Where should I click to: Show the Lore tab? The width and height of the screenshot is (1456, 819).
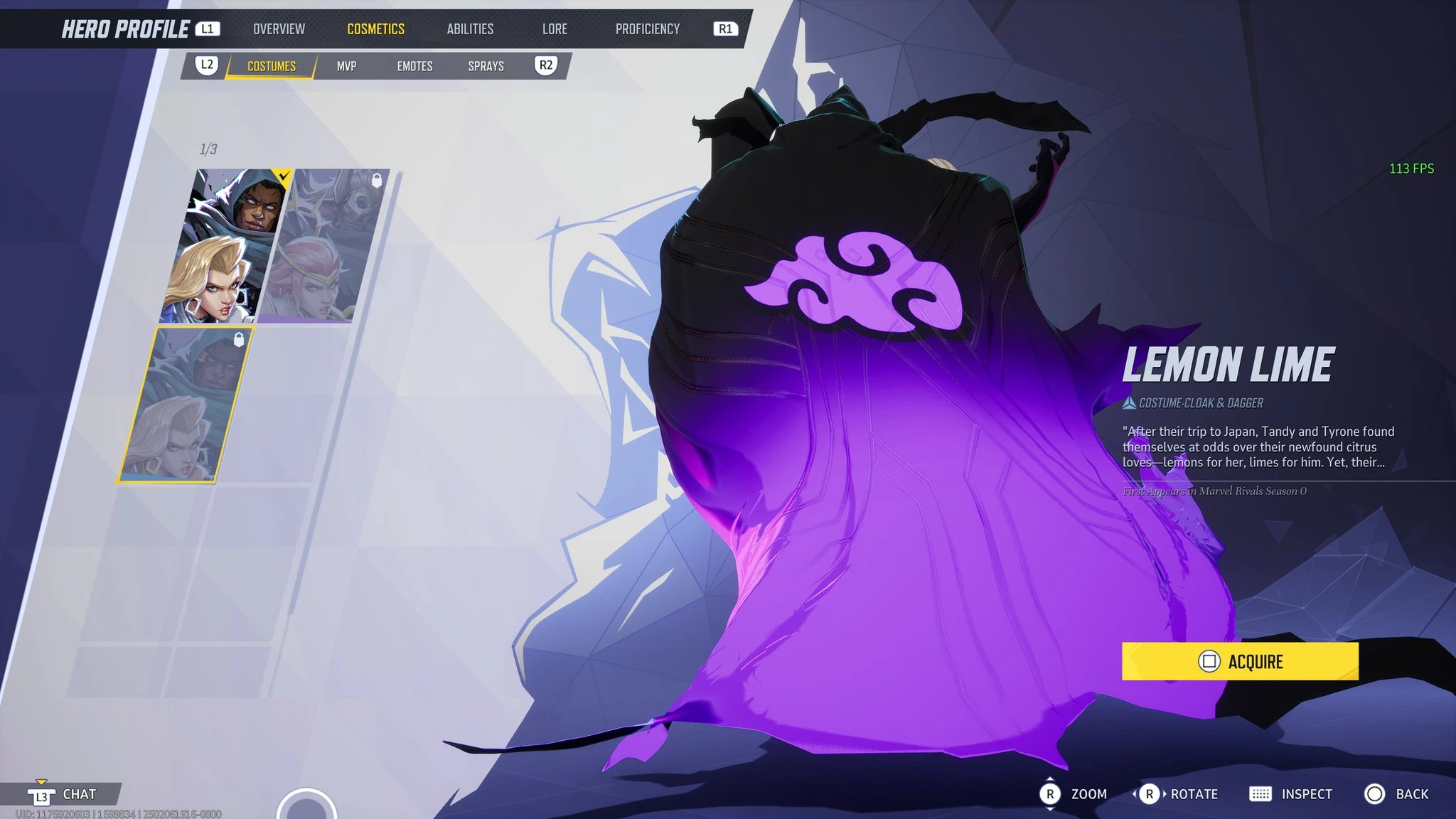tap(555, 29)
